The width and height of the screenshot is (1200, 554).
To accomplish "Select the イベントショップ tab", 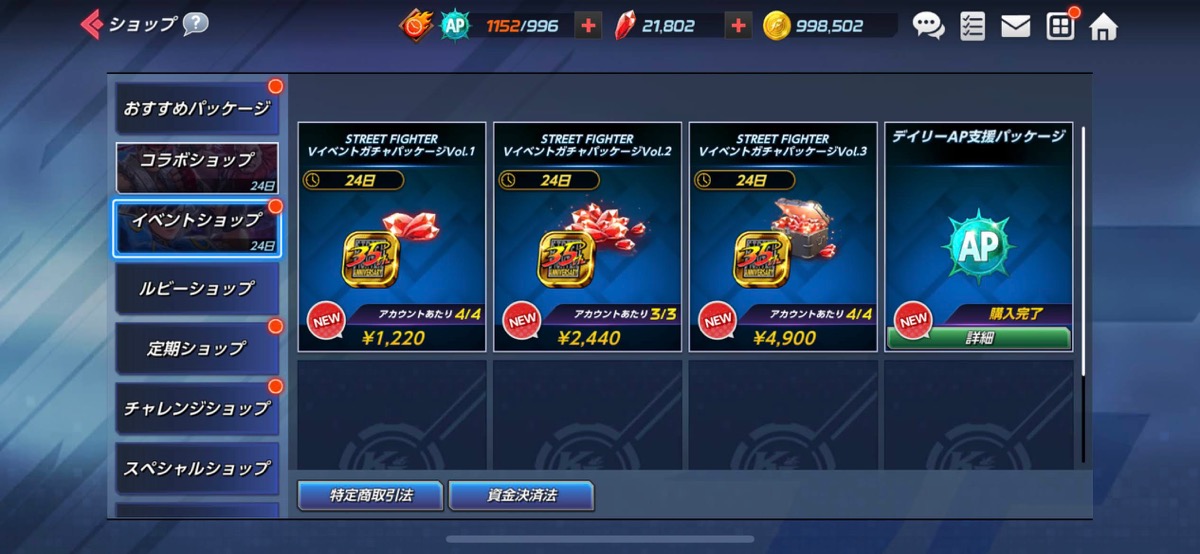I will pyautogui.click(x=197, y=228).
